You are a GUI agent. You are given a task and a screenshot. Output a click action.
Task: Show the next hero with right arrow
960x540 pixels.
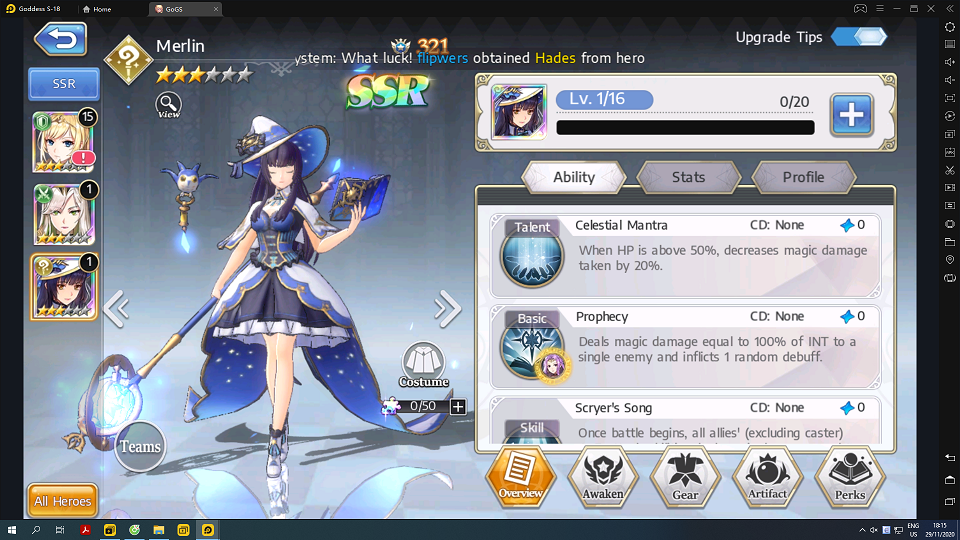[x=447, y=309]
